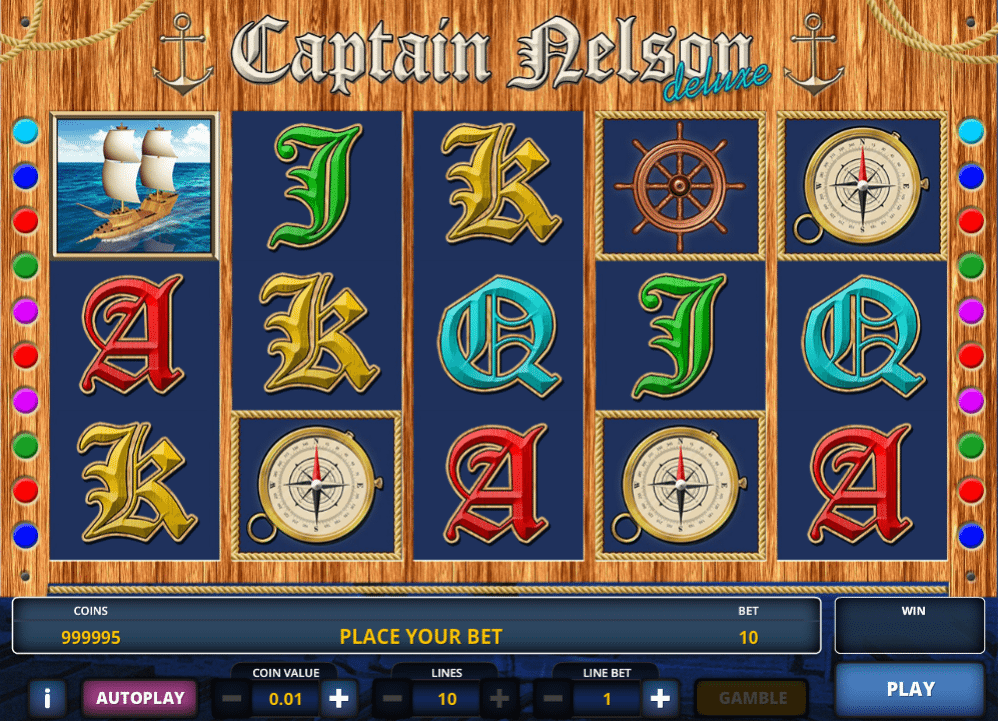Screen dimensions: 998x721
Task: Add more lines with the plus button
Action: point(500,698)
